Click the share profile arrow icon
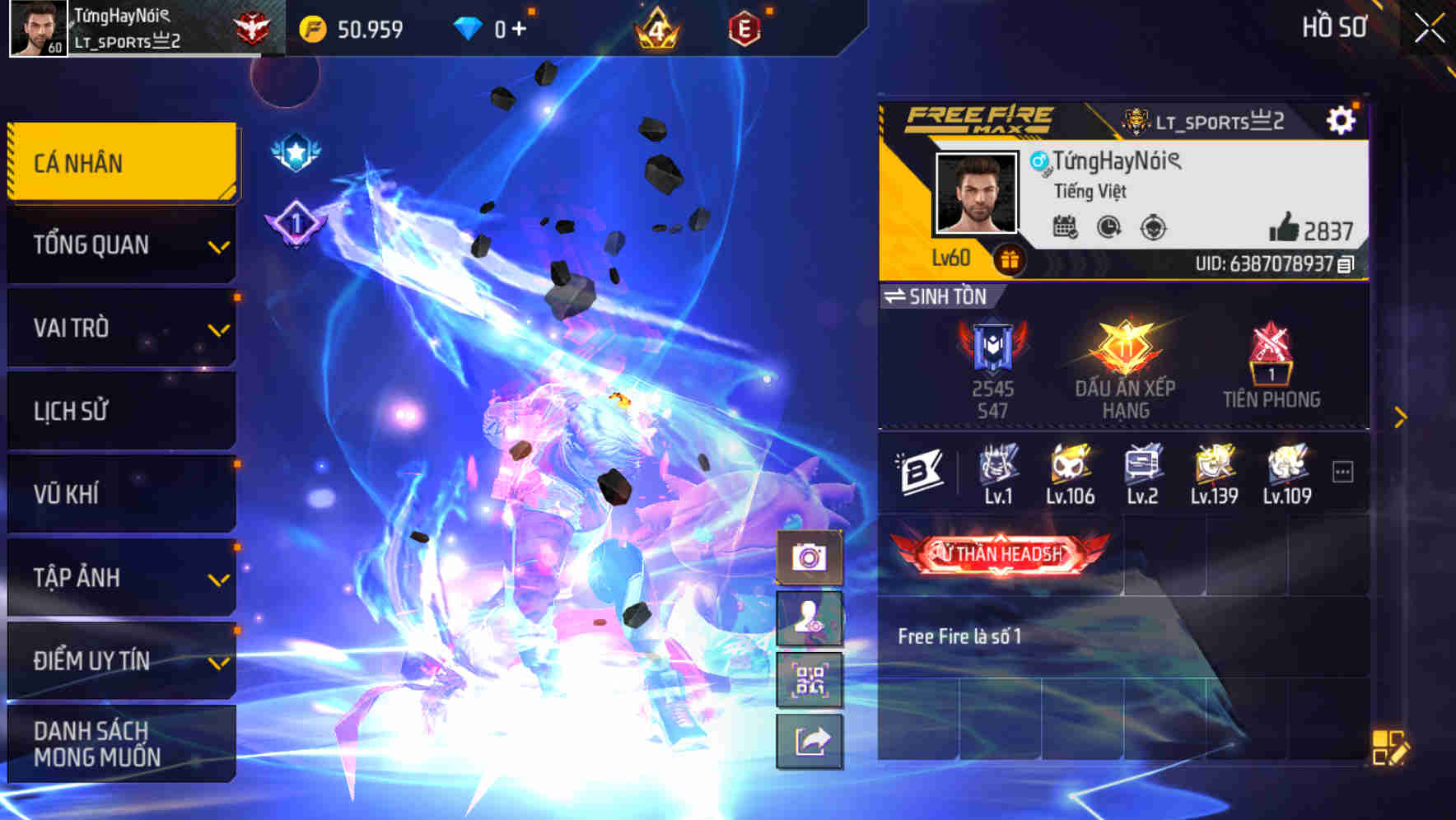Image resolution: width=1456 pixels, height=820 pixels. [809, 743]
